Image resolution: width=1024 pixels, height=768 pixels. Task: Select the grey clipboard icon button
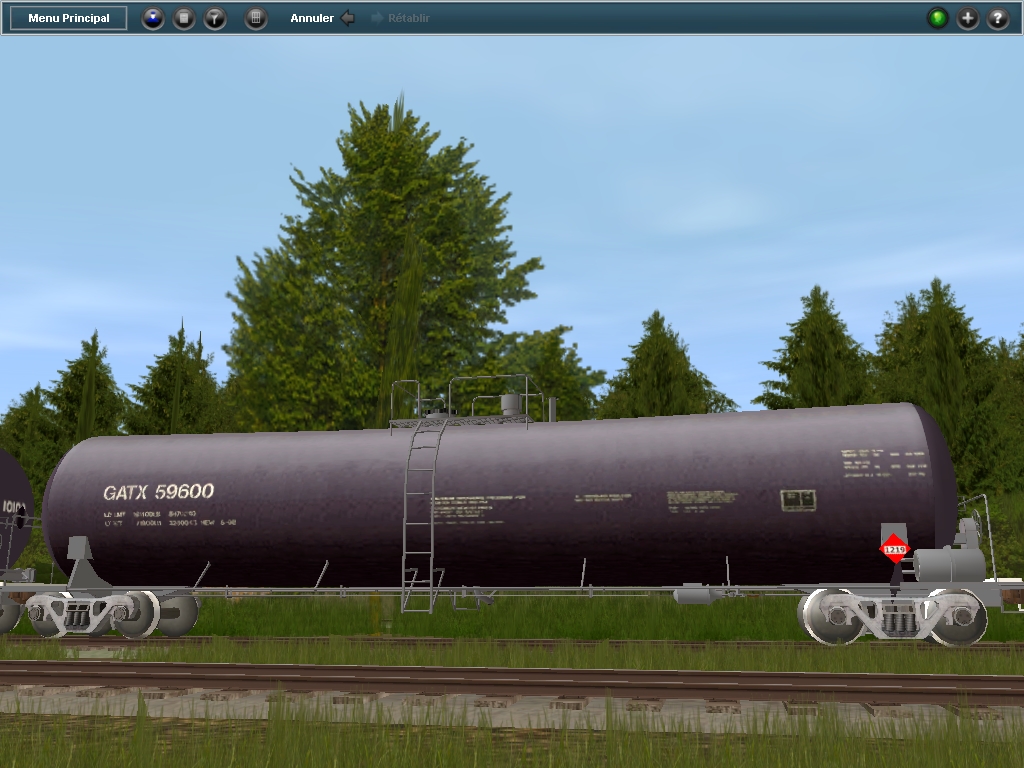[184, 18]
